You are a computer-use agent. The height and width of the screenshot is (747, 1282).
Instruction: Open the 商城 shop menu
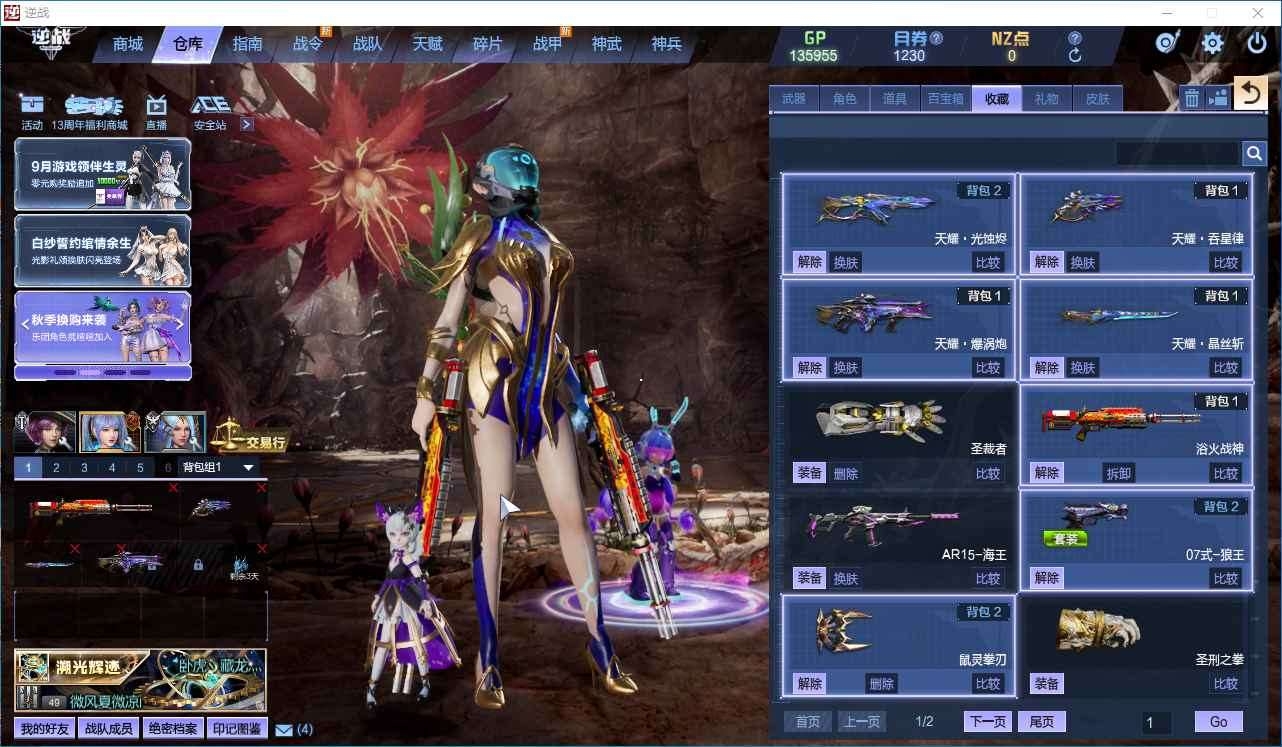[x=128, y=44]
